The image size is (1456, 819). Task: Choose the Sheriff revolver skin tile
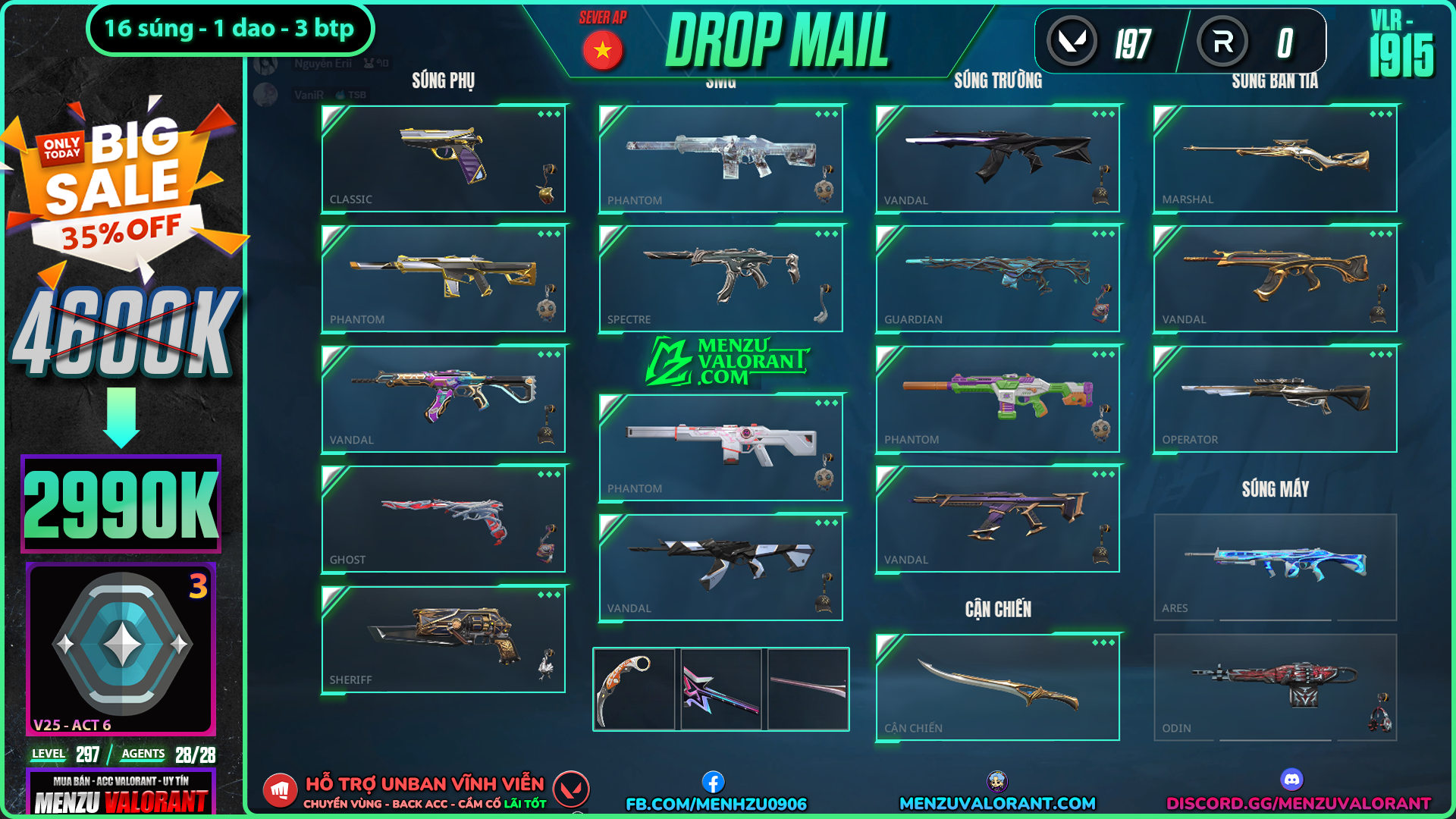pos(444,639)
